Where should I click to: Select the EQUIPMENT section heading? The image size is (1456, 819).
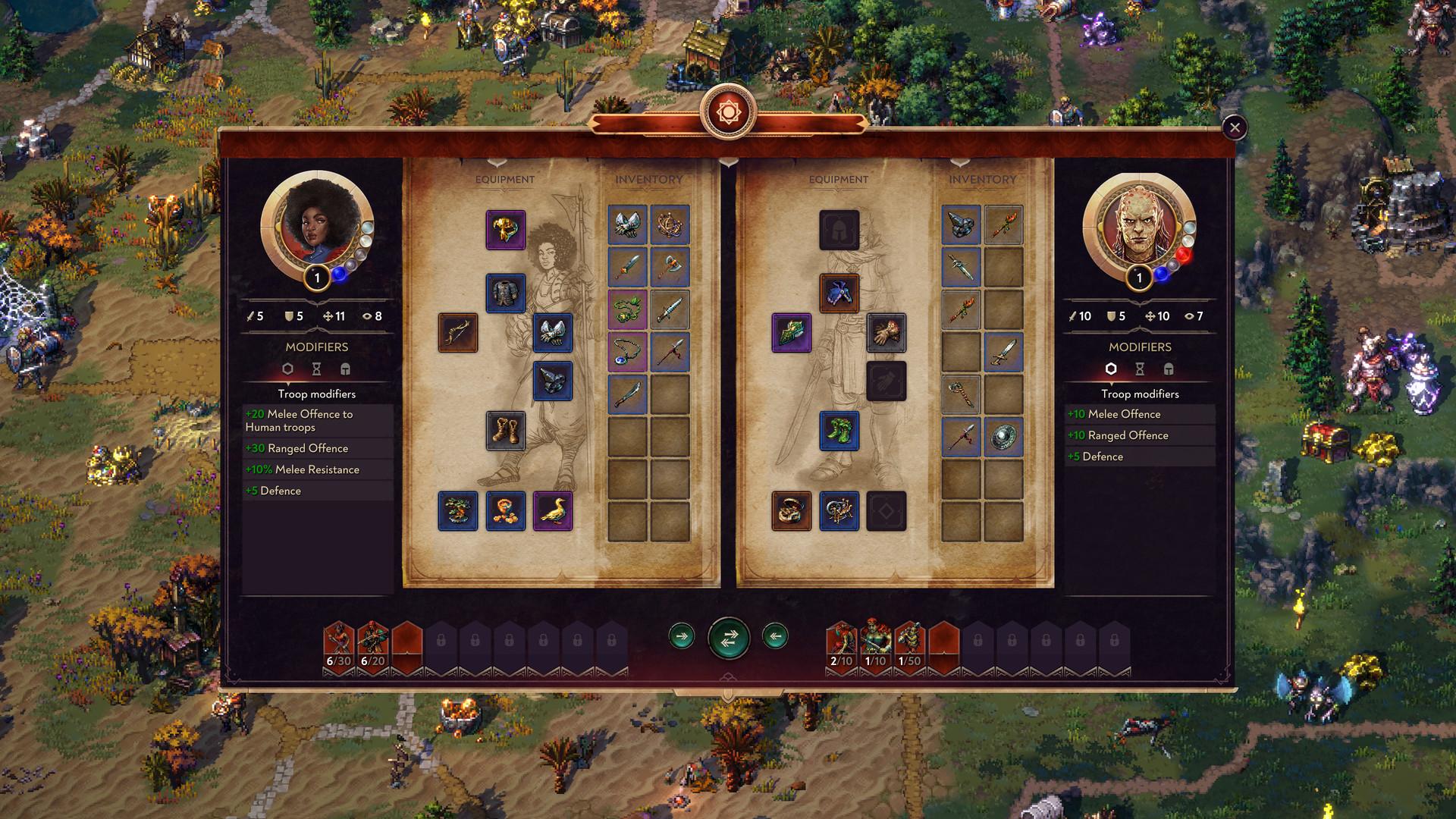click(504, 180)
